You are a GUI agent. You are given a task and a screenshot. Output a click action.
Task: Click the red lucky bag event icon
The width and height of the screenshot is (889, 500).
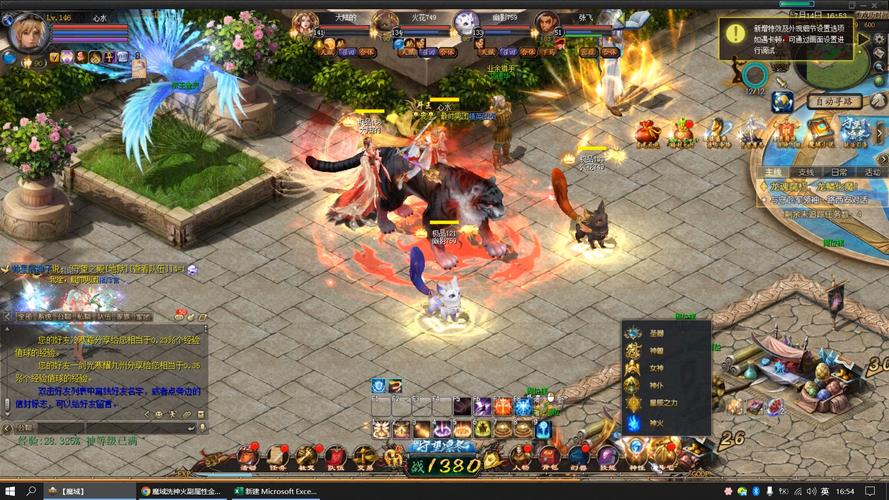648,130
